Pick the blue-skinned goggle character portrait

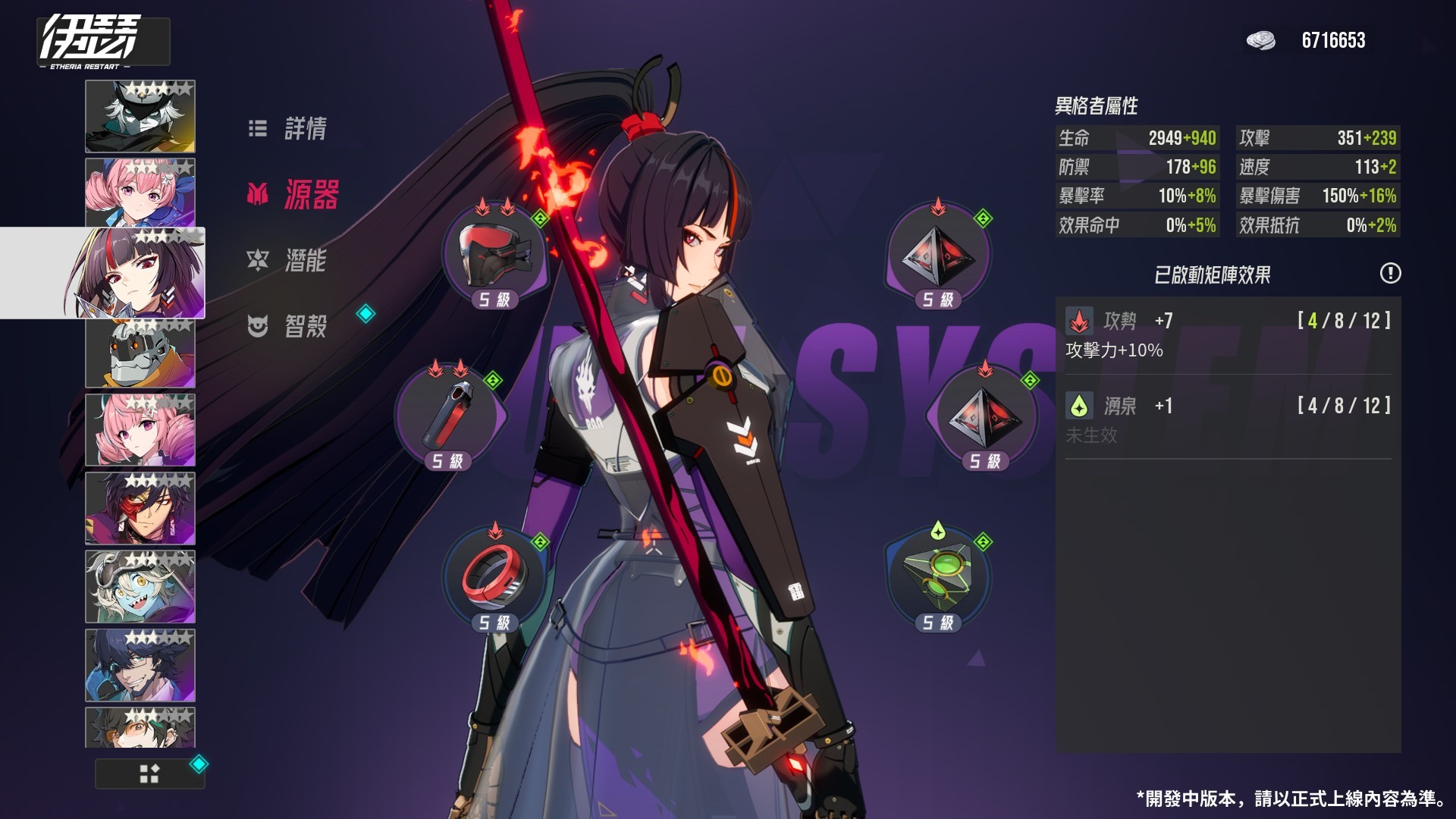140,587
